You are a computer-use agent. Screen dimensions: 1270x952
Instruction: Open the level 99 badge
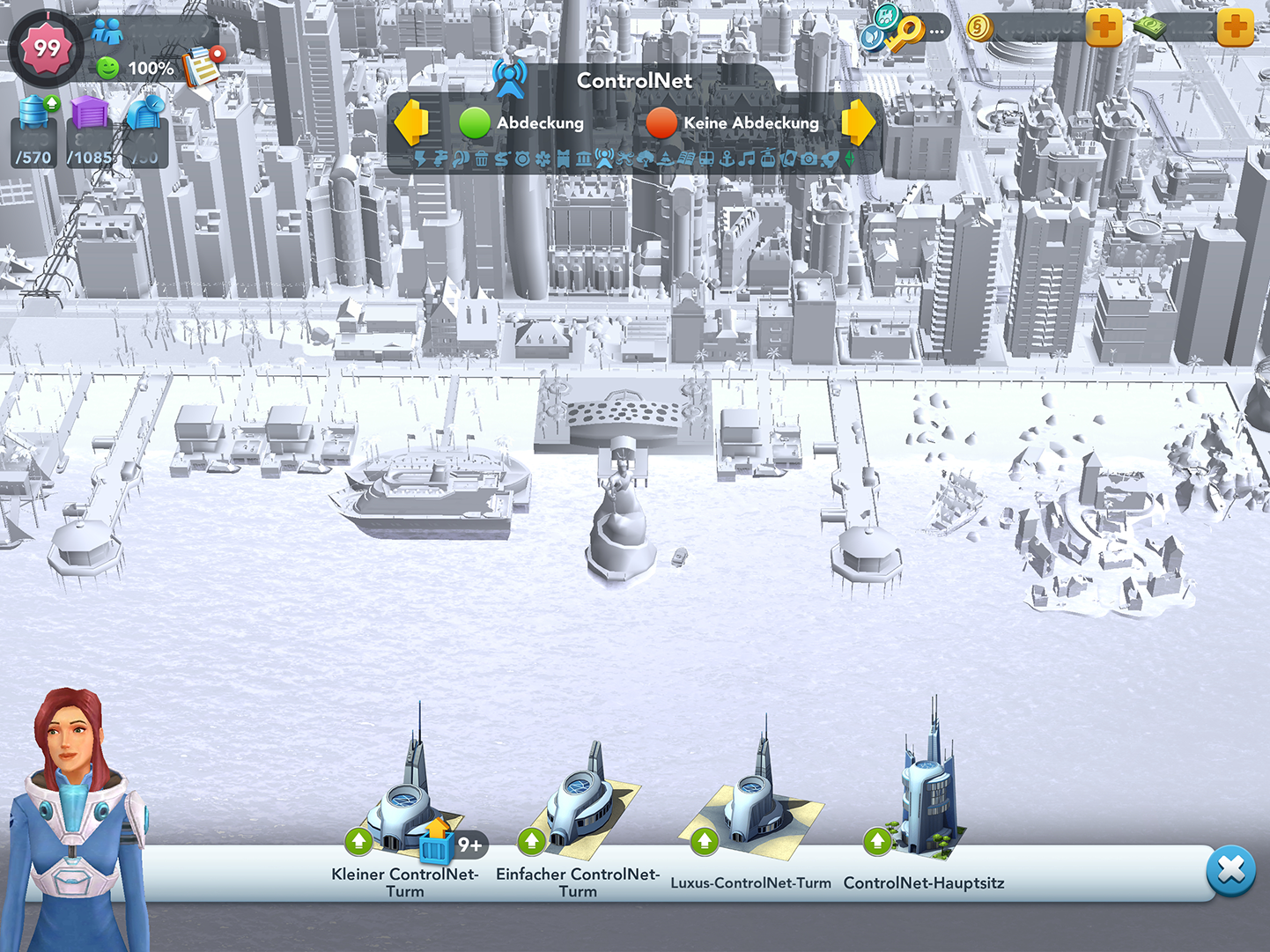pyautogui.click(x=47, y=48)
